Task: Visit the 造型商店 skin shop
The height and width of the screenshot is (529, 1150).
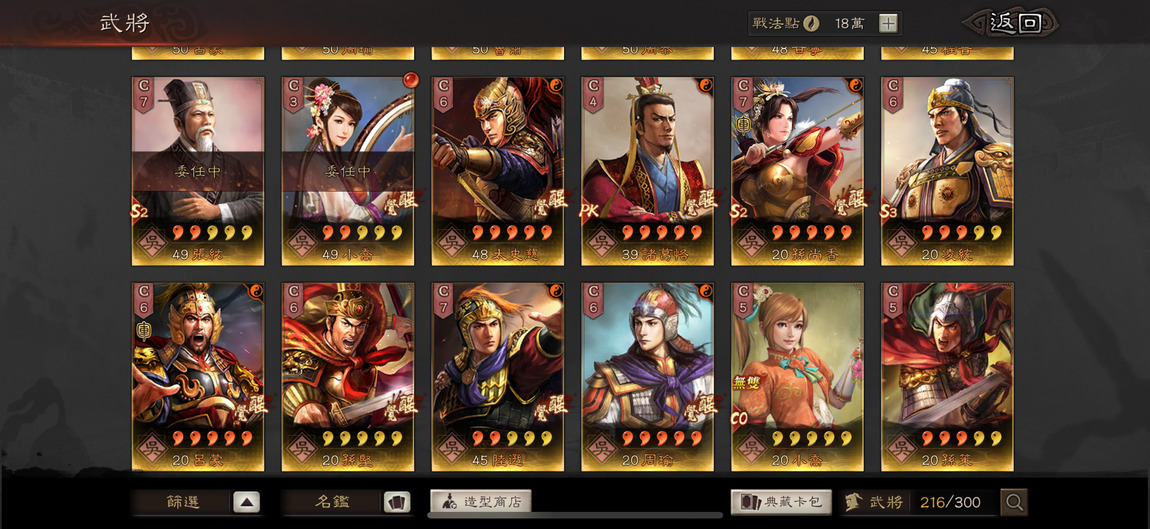Action: point(480,502)
